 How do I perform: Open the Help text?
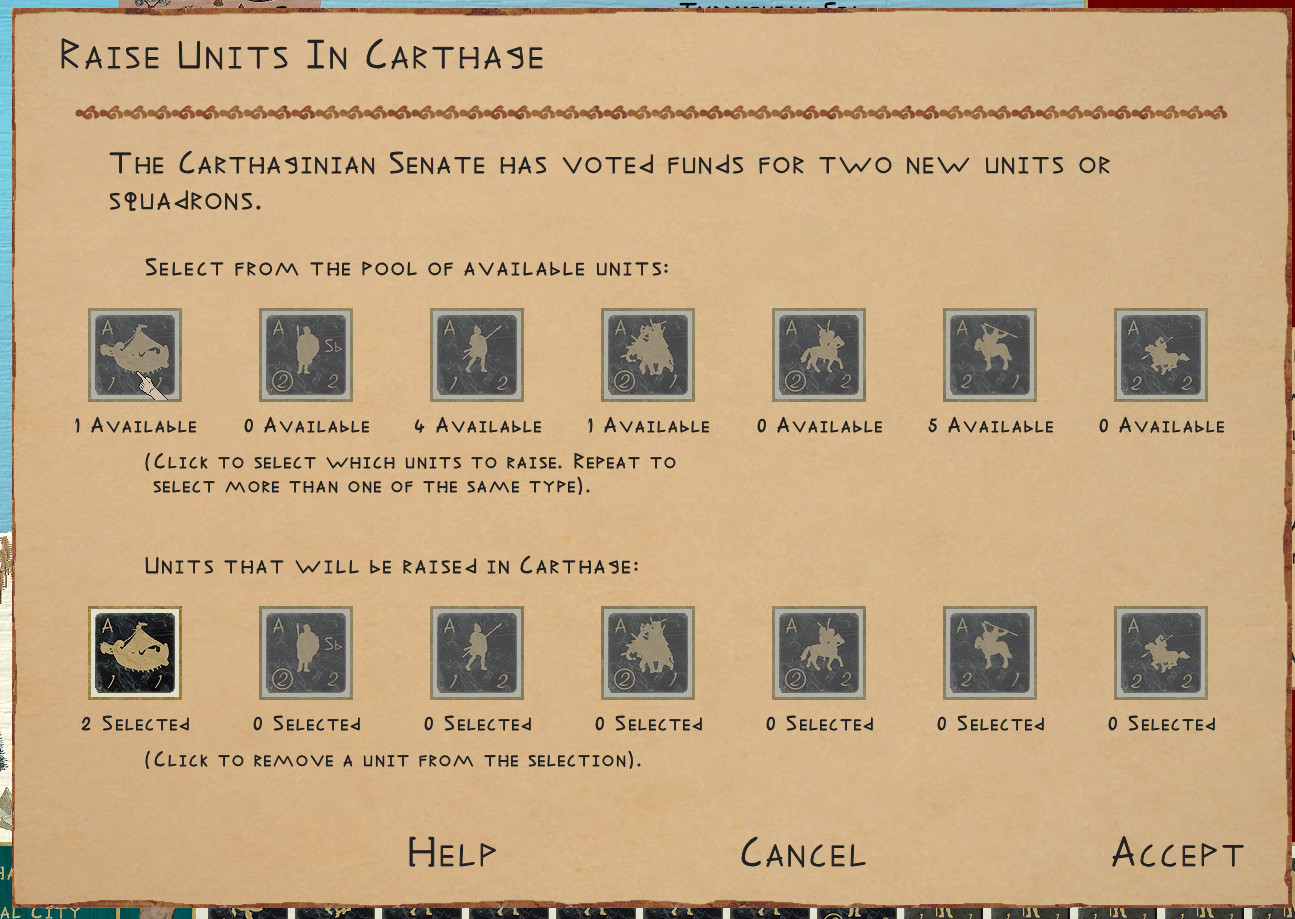(x=451, y=853)
